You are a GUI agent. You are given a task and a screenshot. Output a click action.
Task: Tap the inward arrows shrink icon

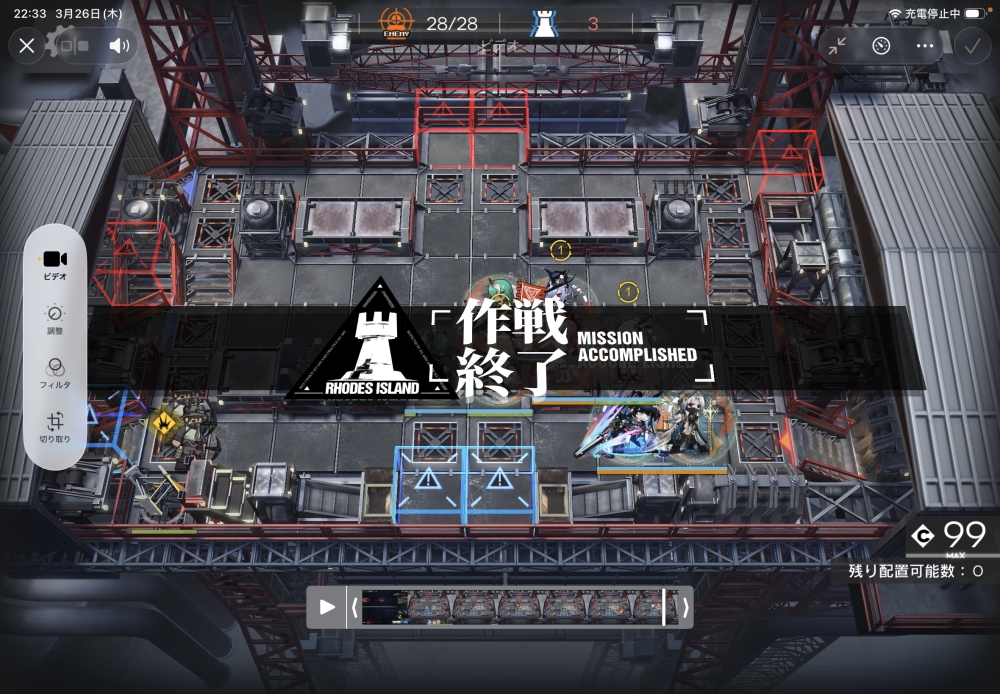837,46
